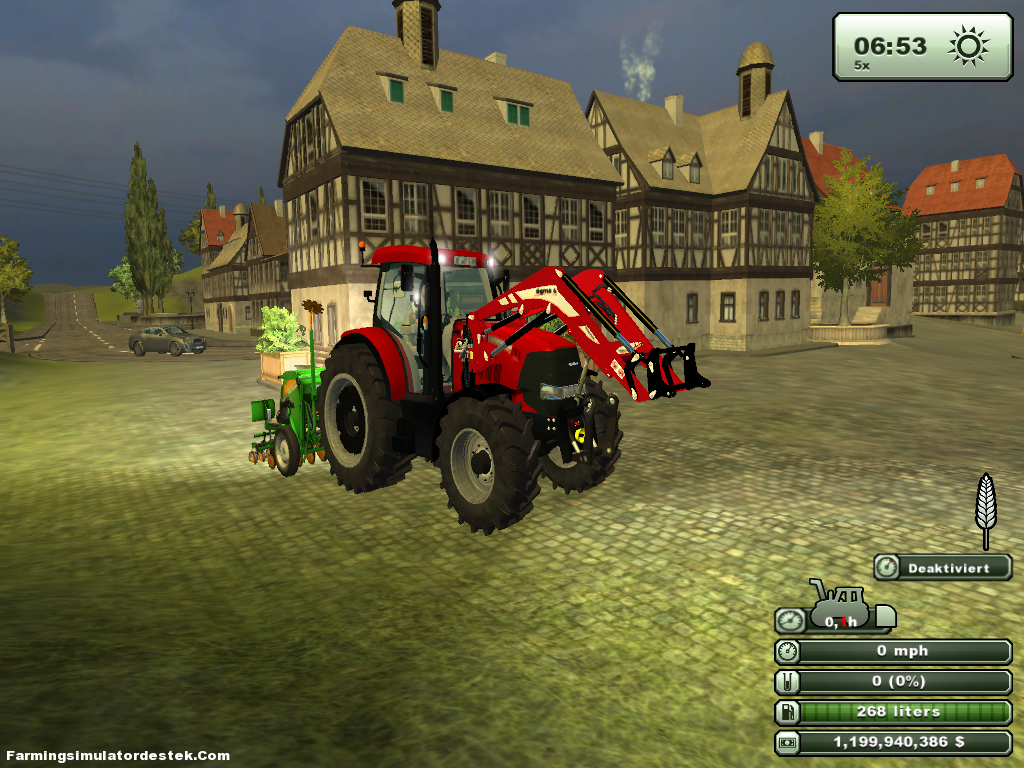Image resolution: width=1024 pixels, height=768 pixels.
Task: Select the wheat seed type icon
Action: (986, 508)
